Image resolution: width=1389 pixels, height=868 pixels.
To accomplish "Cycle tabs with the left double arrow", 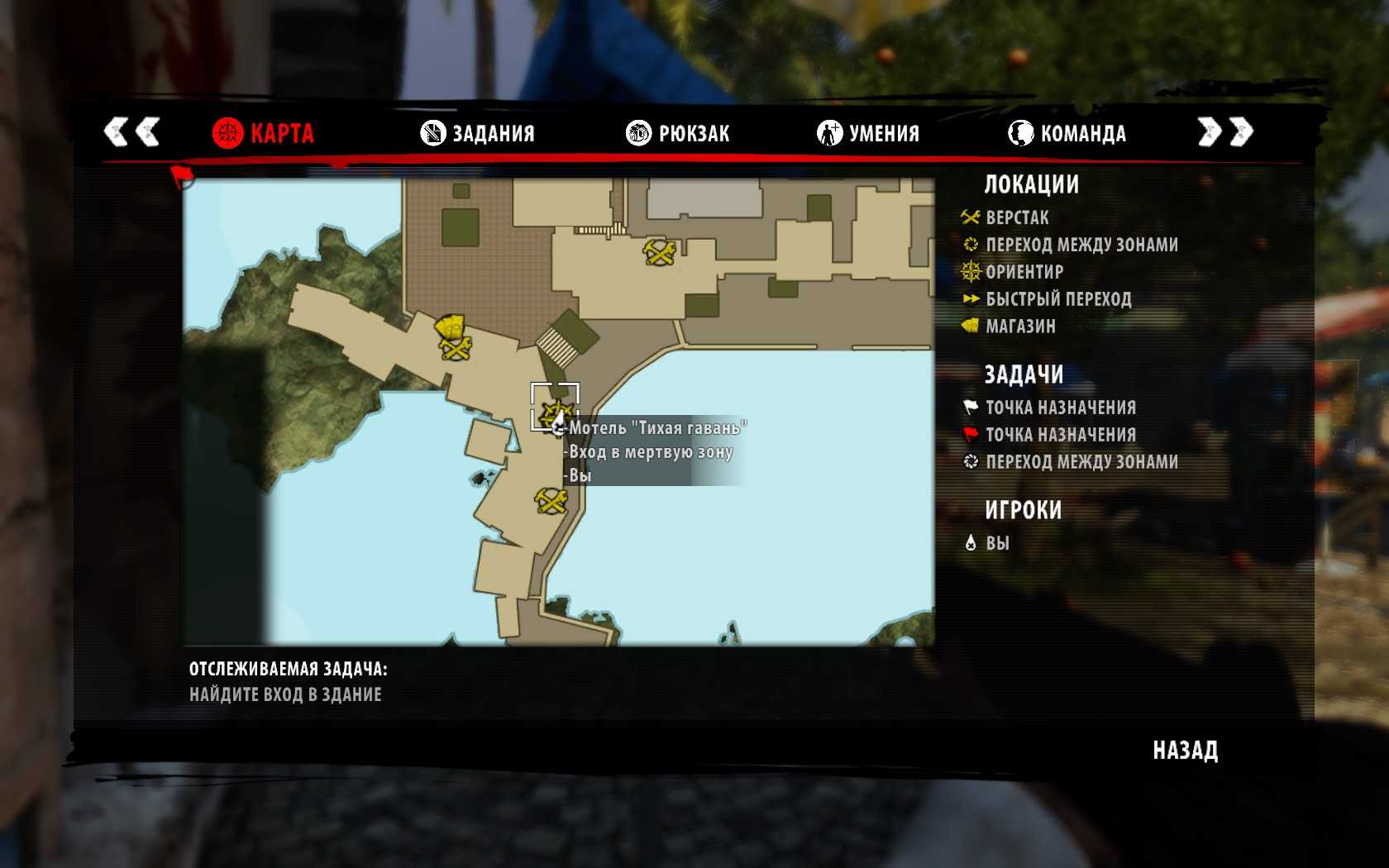I will point(131,131).
